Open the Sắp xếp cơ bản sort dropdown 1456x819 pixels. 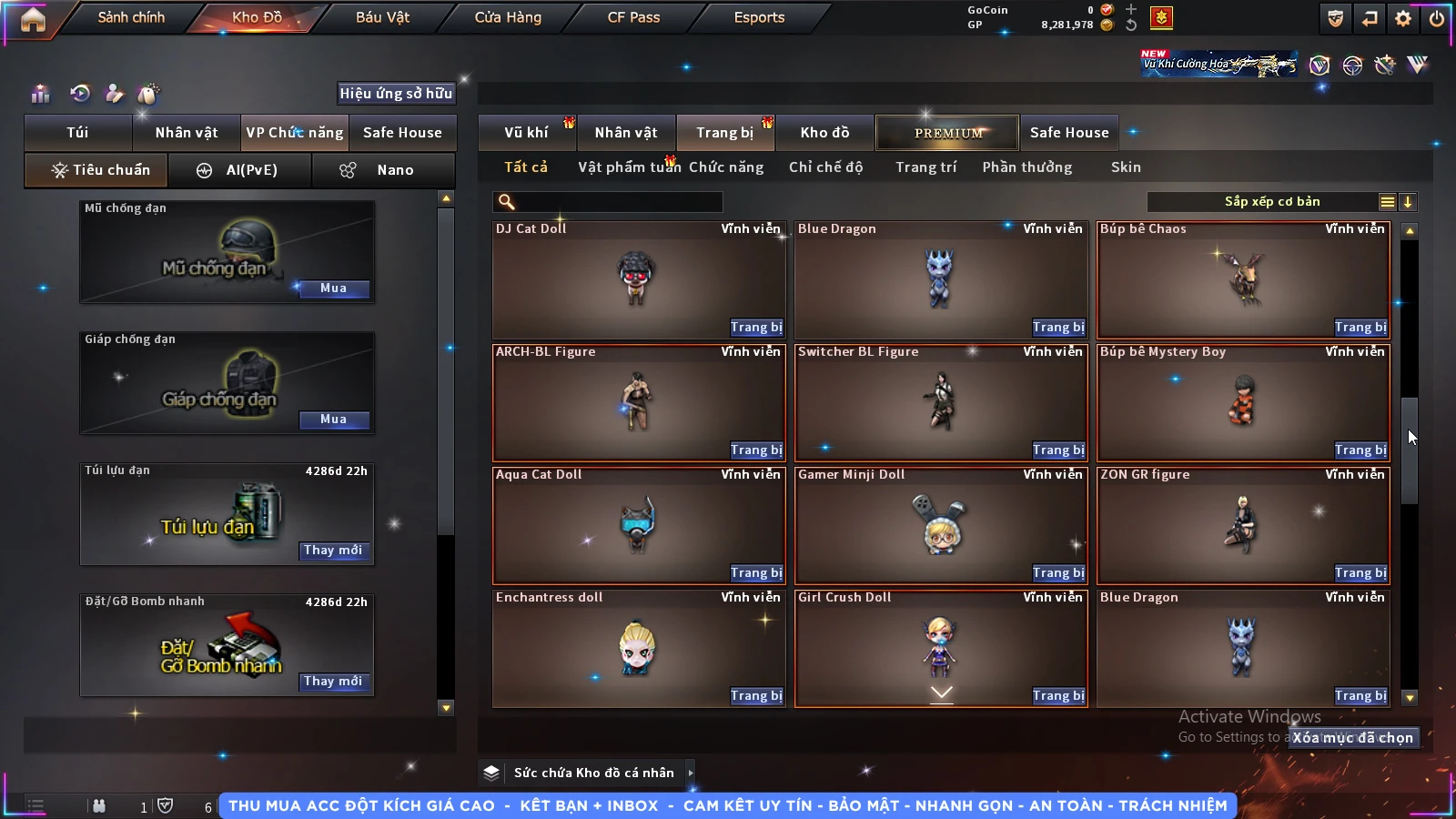[x=1272, y=202]
